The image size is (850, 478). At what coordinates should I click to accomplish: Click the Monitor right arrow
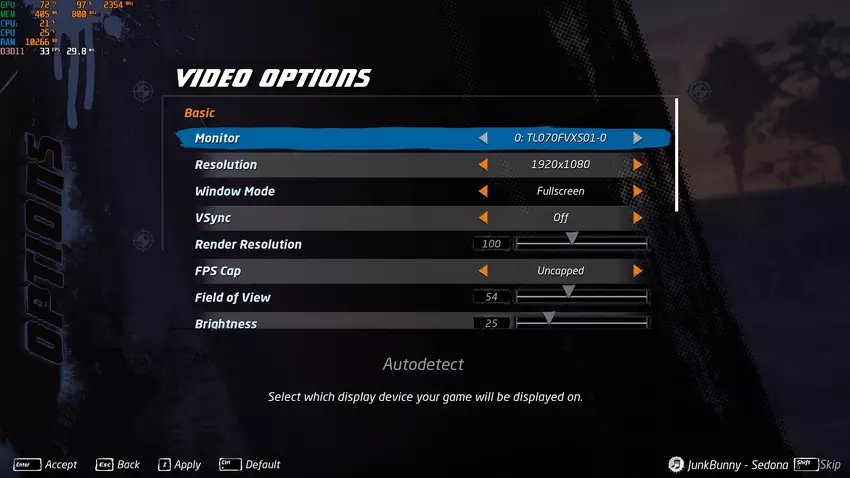pyautogui.click(x=638, y=138)
